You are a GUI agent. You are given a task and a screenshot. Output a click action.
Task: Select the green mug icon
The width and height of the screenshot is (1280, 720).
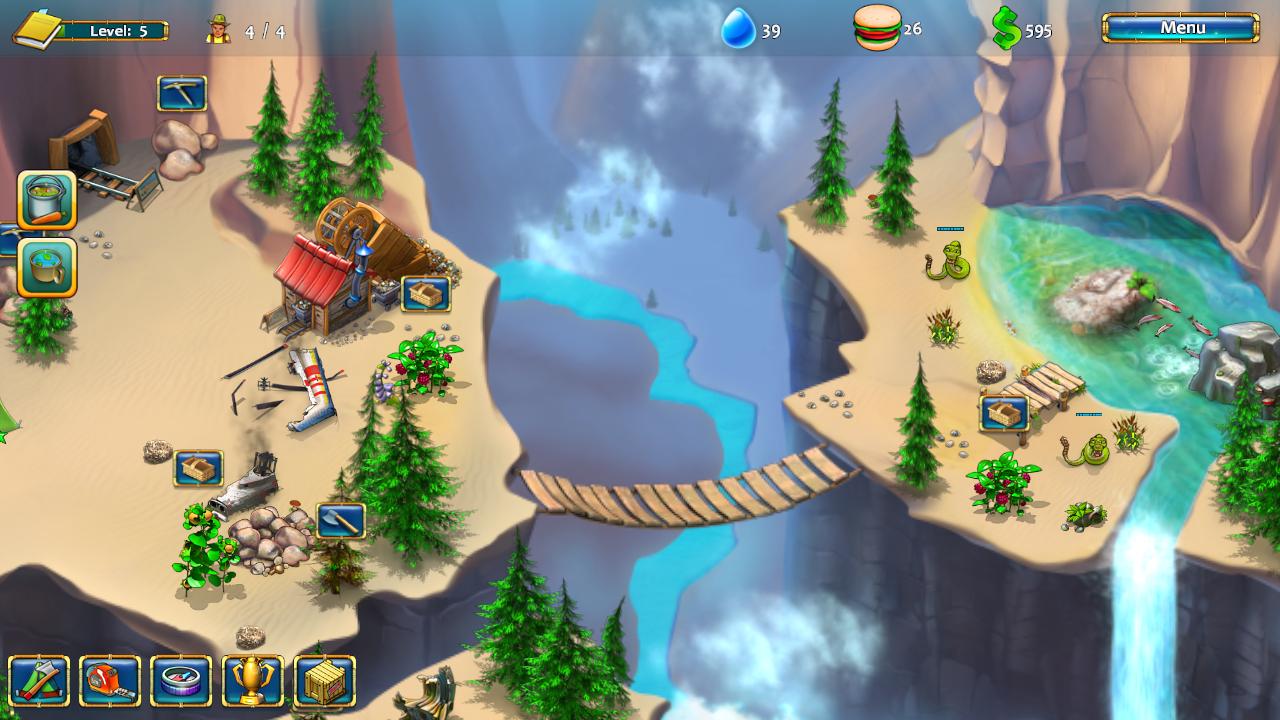tap(44, 267)
